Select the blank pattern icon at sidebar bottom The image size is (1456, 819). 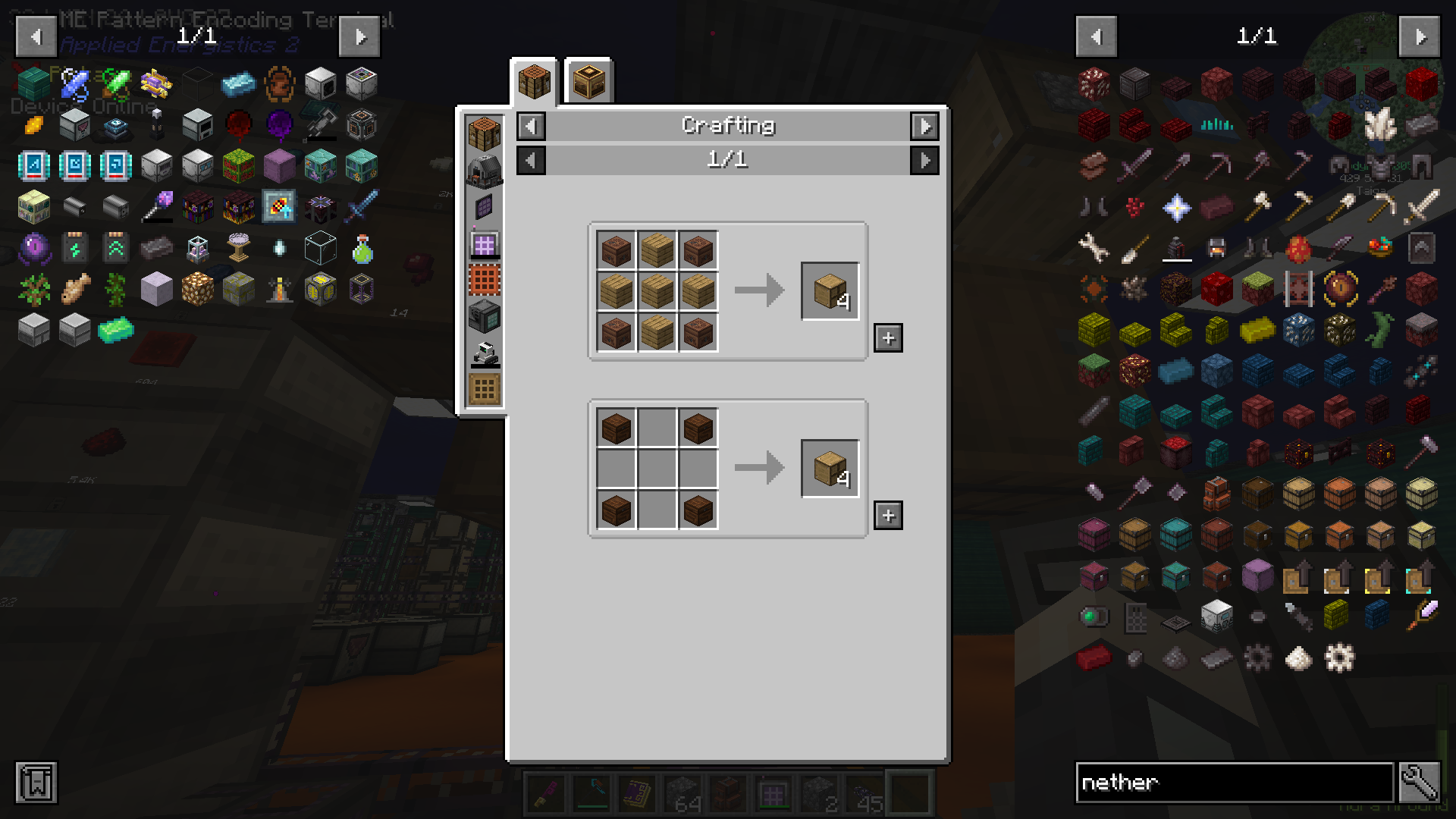[x=485, y=387]
